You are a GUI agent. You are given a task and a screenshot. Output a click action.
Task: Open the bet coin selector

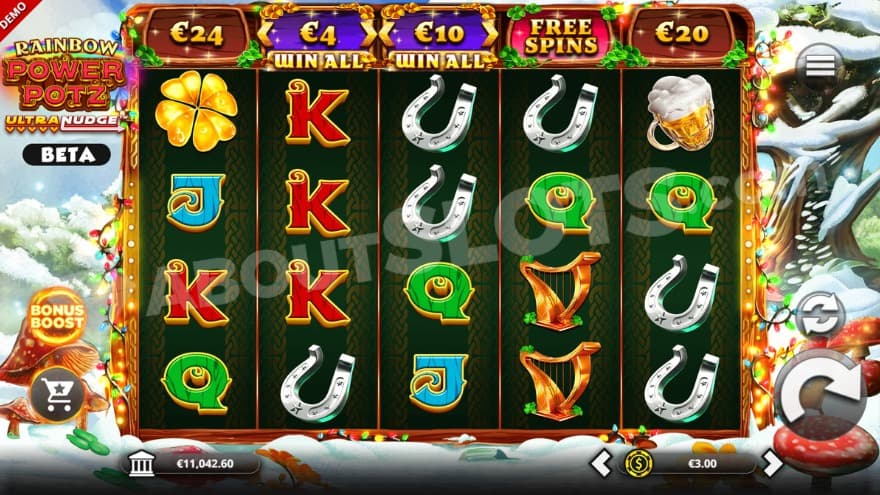point(638,463)
